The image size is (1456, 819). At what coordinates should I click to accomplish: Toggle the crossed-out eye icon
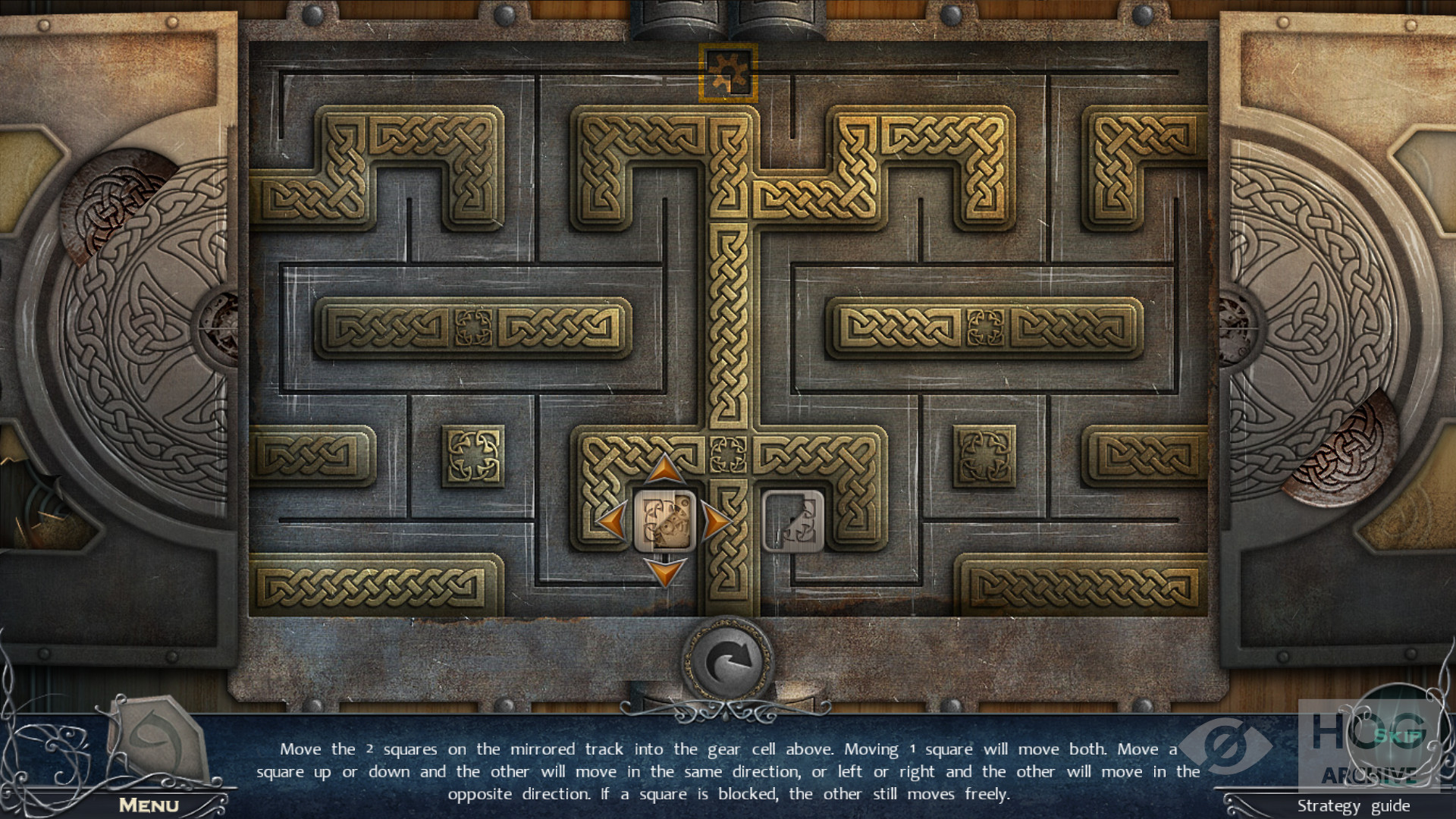(1226, 745)
